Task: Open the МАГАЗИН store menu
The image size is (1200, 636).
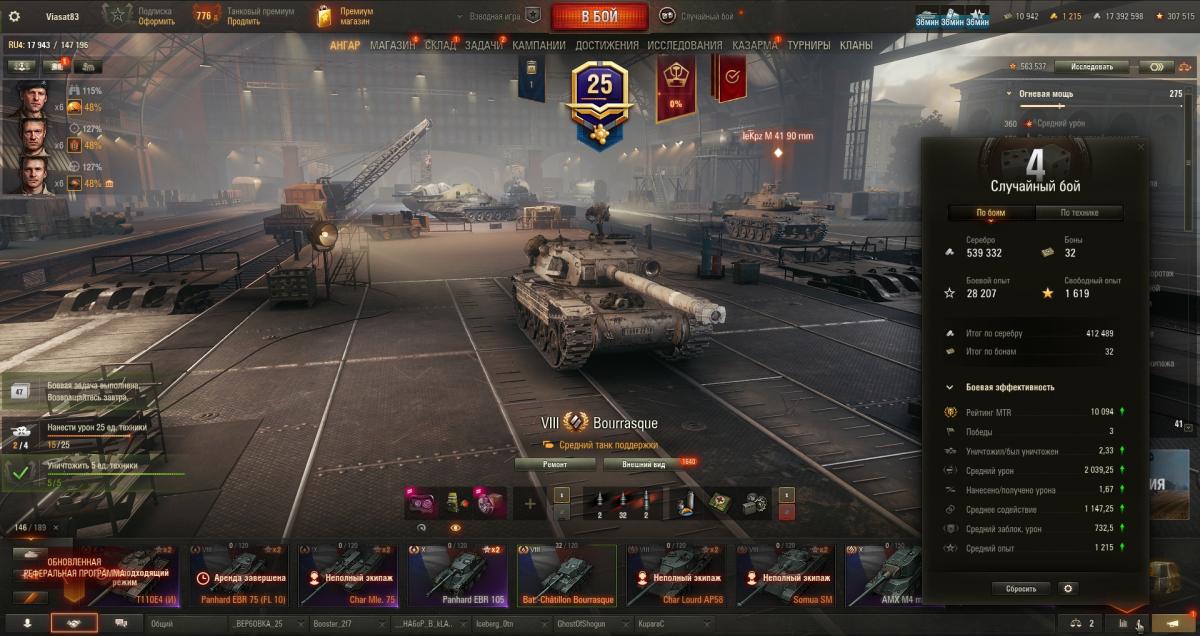Action: pyautogui.click(x=392, y=45)
